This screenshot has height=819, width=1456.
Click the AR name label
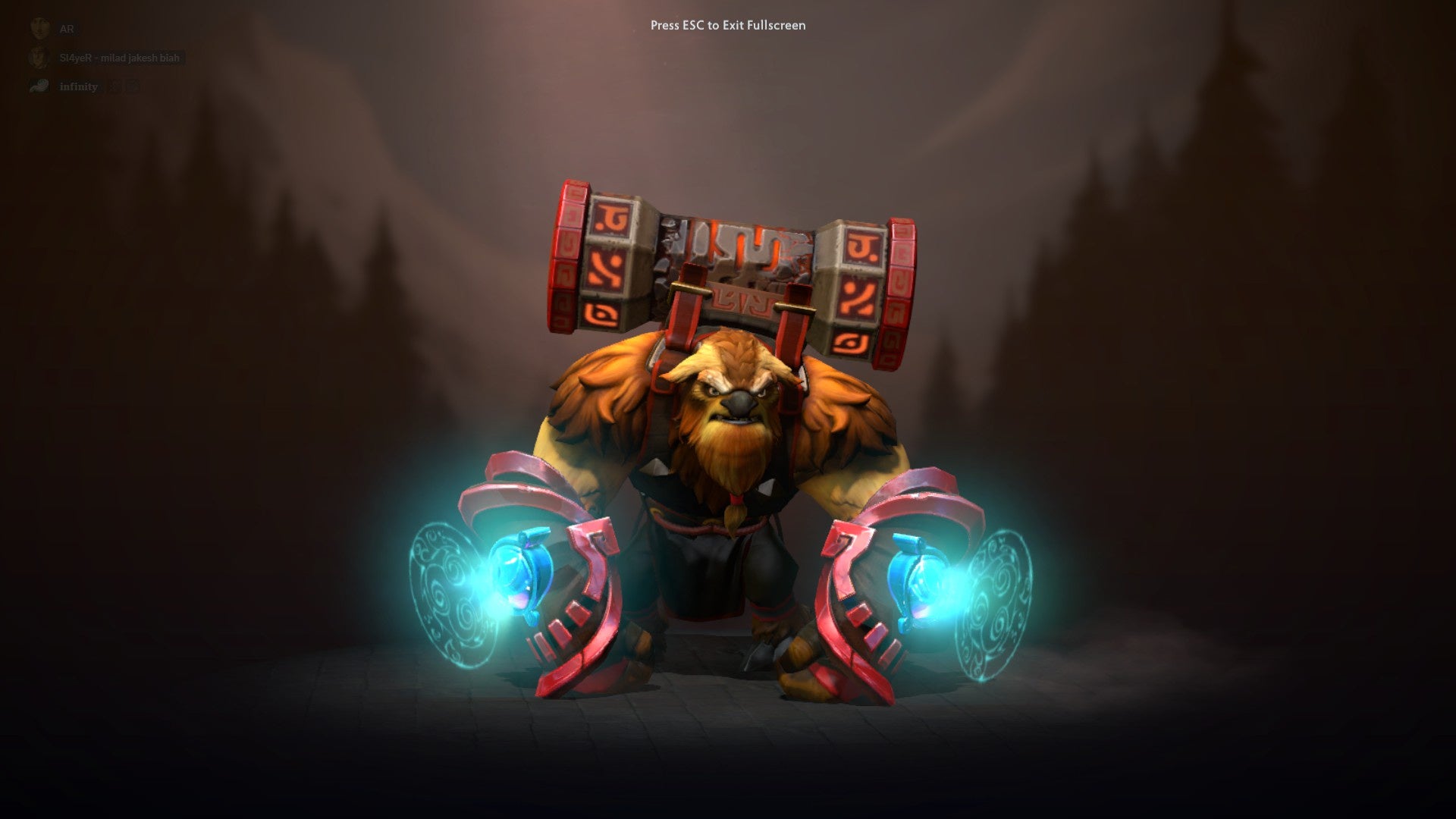coord(67,29)
